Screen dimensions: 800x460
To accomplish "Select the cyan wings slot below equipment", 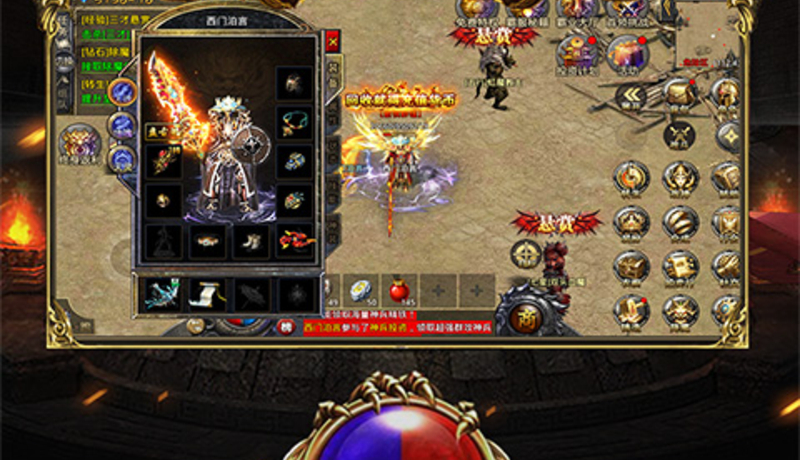I will (x=164, y=292).
